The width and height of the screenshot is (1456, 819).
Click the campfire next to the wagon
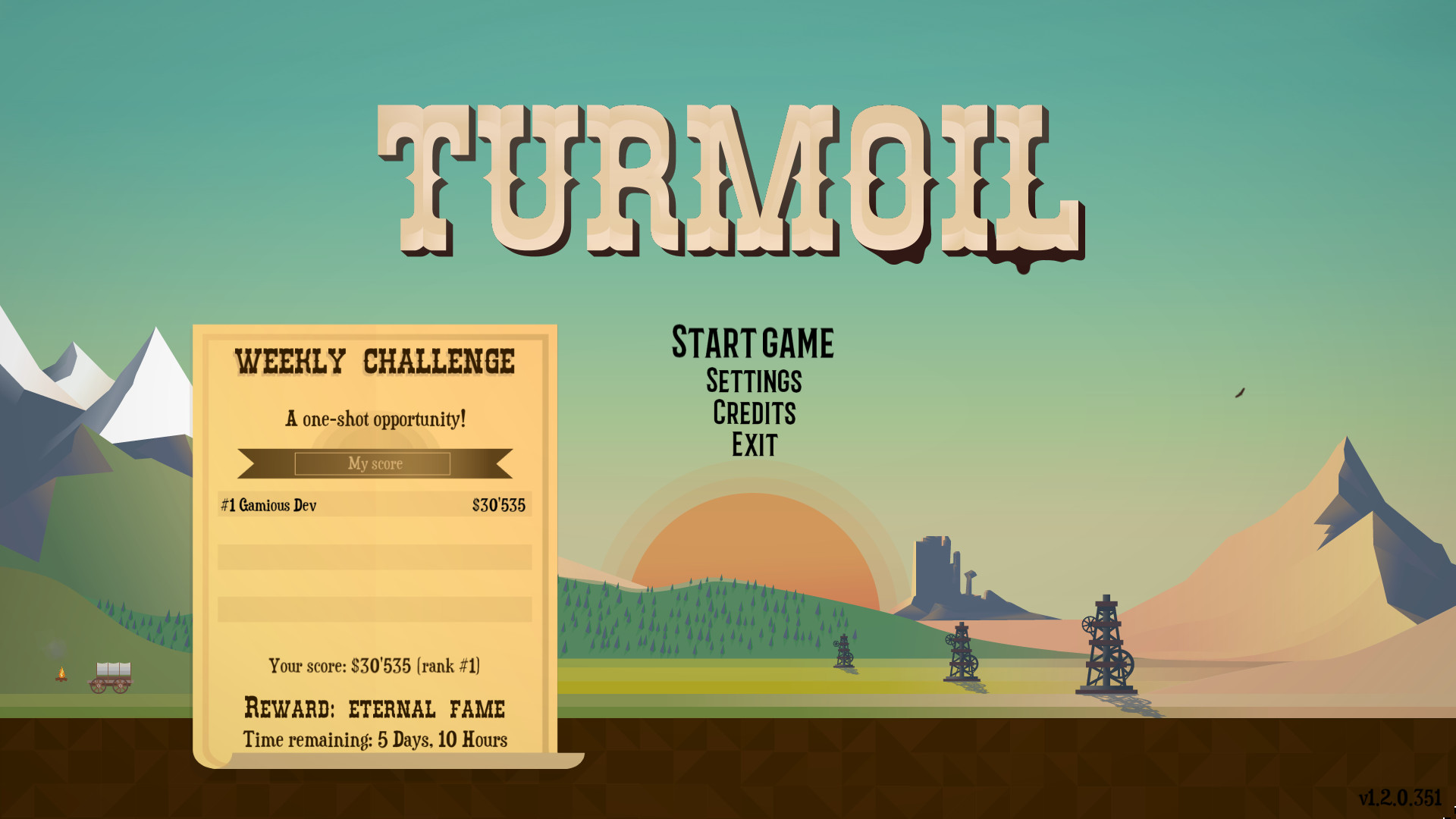(61, 675)
